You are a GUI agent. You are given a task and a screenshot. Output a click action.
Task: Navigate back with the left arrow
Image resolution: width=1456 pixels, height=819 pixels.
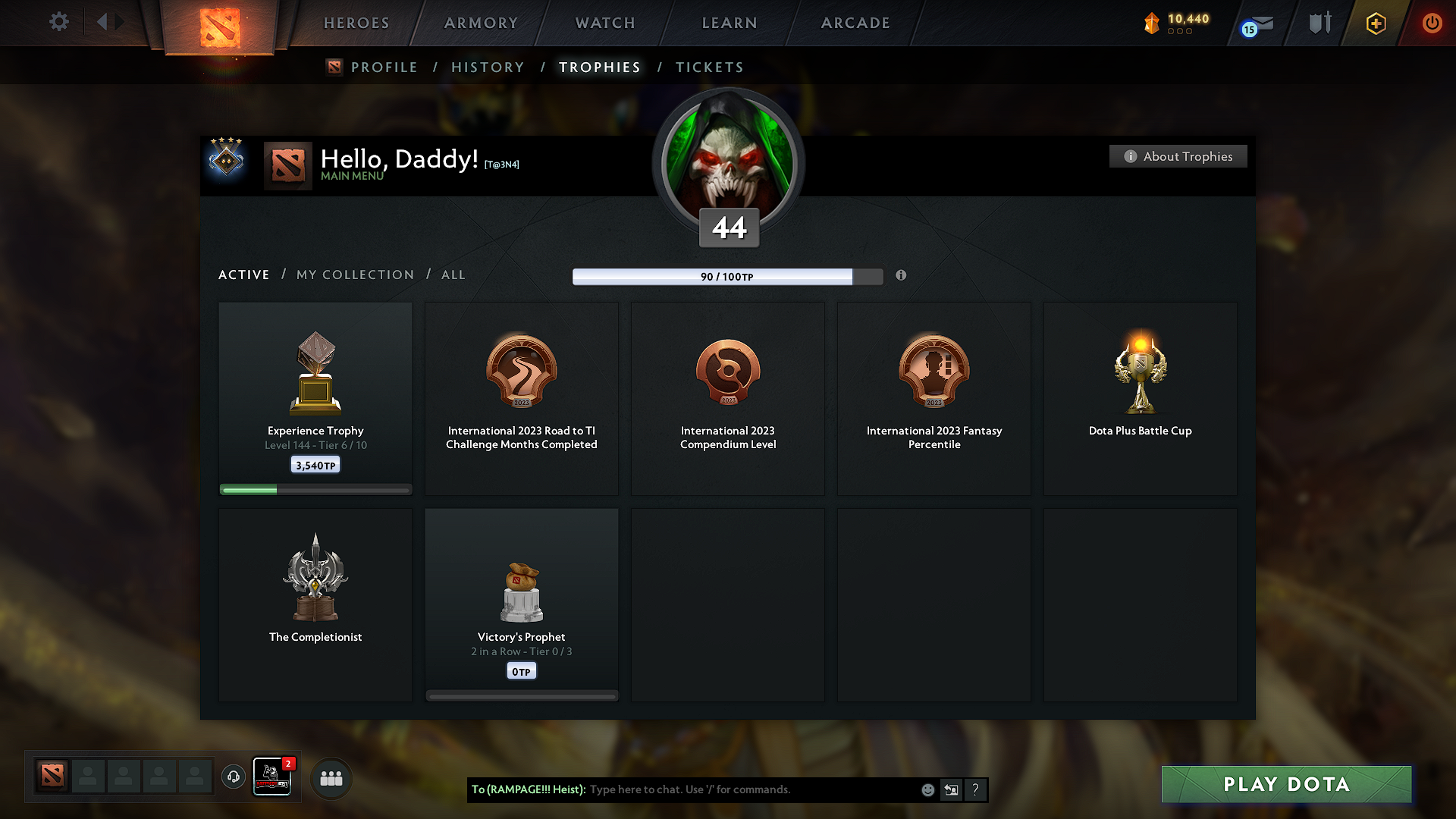click(103, 22)
